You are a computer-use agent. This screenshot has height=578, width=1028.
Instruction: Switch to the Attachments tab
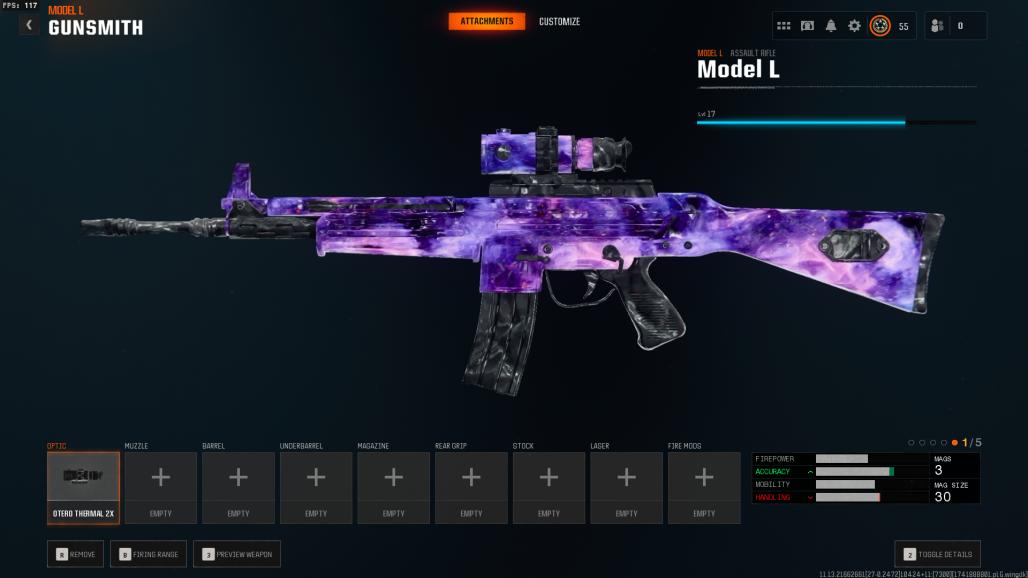[x=486, y=21]
